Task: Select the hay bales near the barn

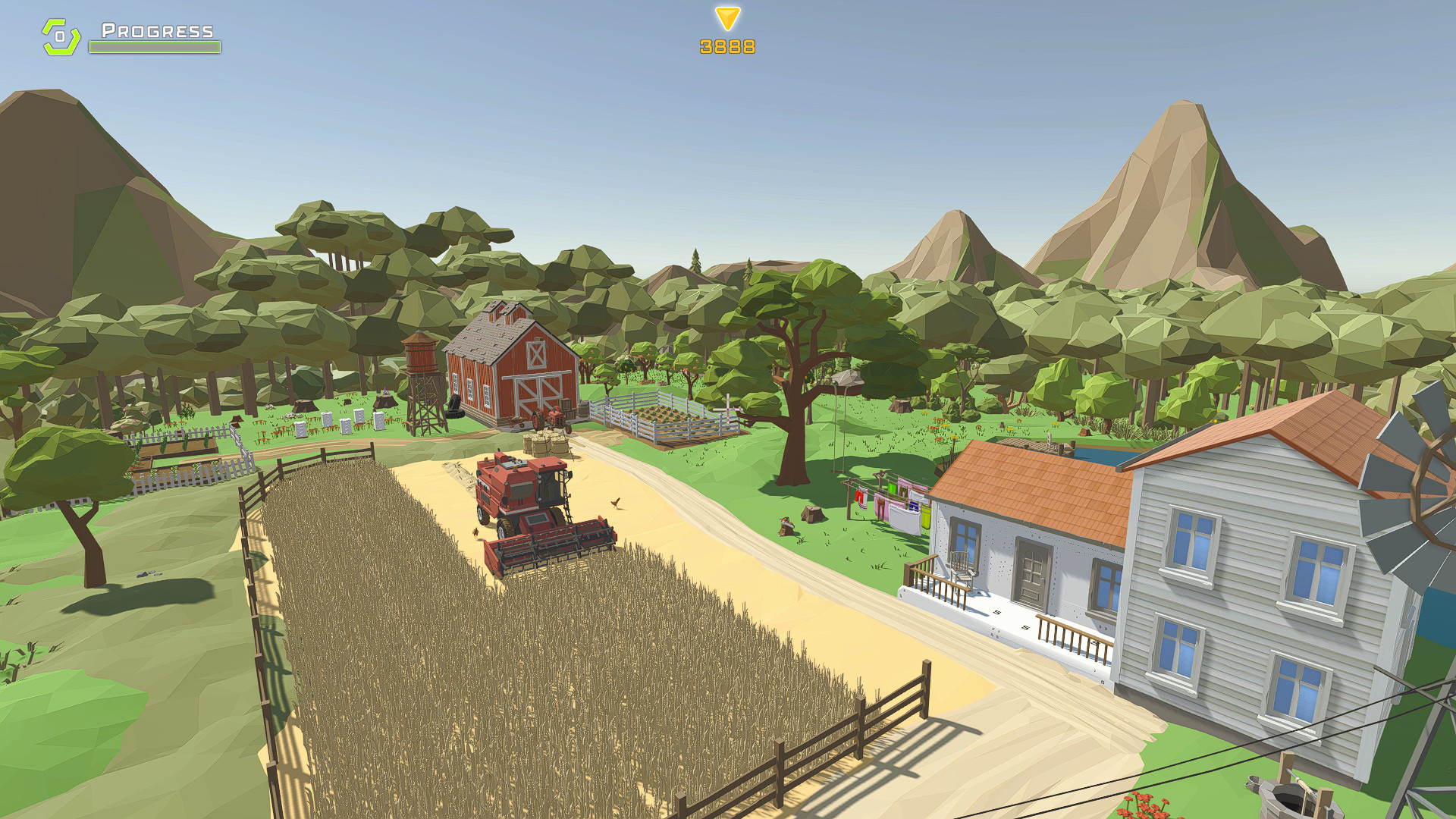Action: click(x=544, y=444)
